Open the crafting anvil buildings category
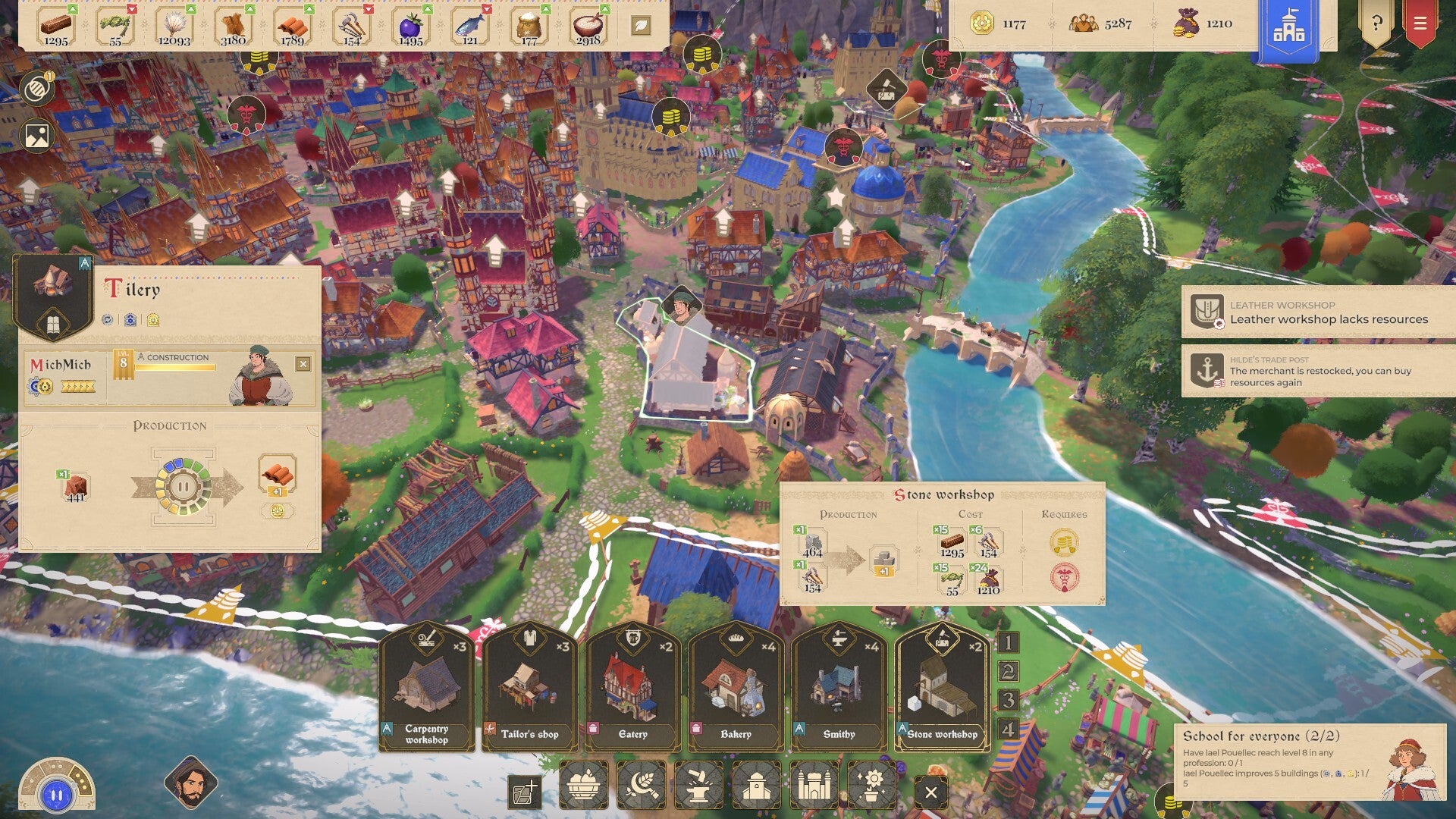 point(698,786)
